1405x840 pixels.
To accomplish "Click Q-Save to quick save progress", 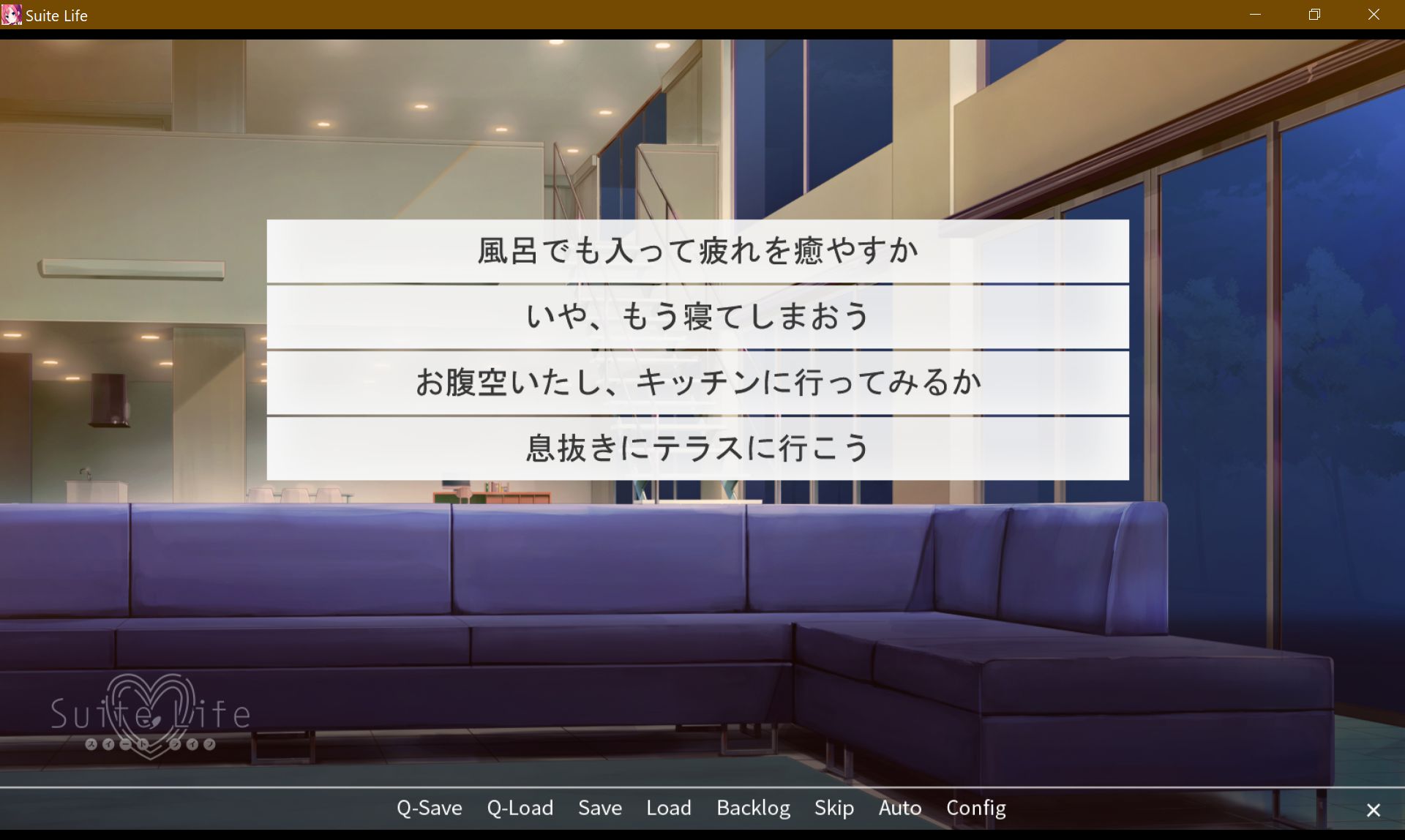I will (x=429, y=808).
